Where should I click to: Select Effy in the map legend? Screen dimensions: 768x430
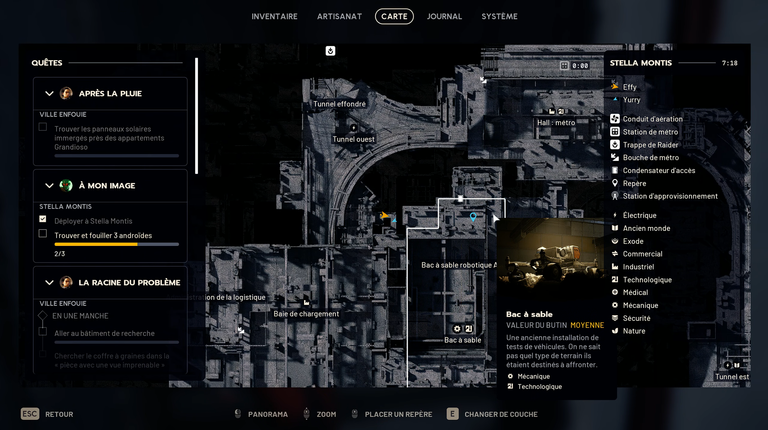(630, 87)
